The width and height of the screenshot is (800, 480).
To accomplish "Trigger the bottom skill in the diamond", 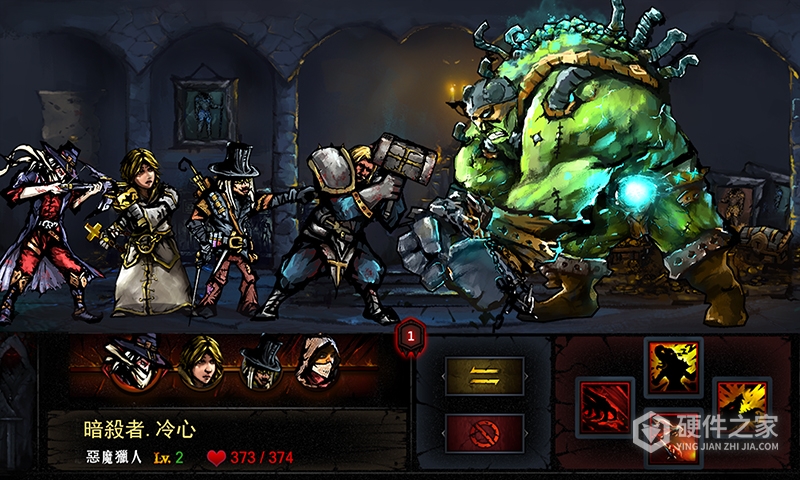I will click(x=672, y=445).
